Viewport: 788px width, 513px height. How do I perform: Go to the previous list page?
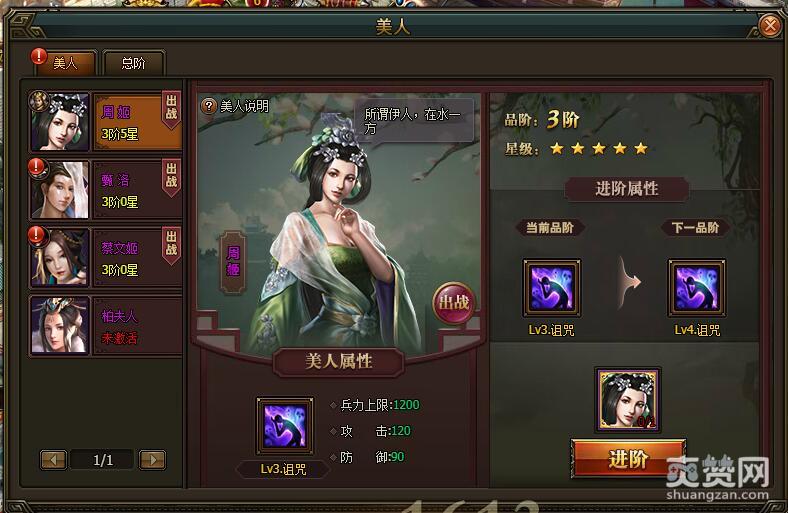[x=53, y=460]
